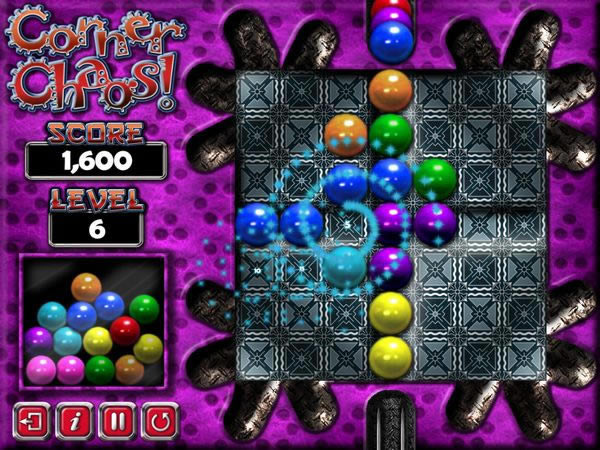600x450 pixels.
Task: Restart the level with the circular arrow button
Action: 158,420
